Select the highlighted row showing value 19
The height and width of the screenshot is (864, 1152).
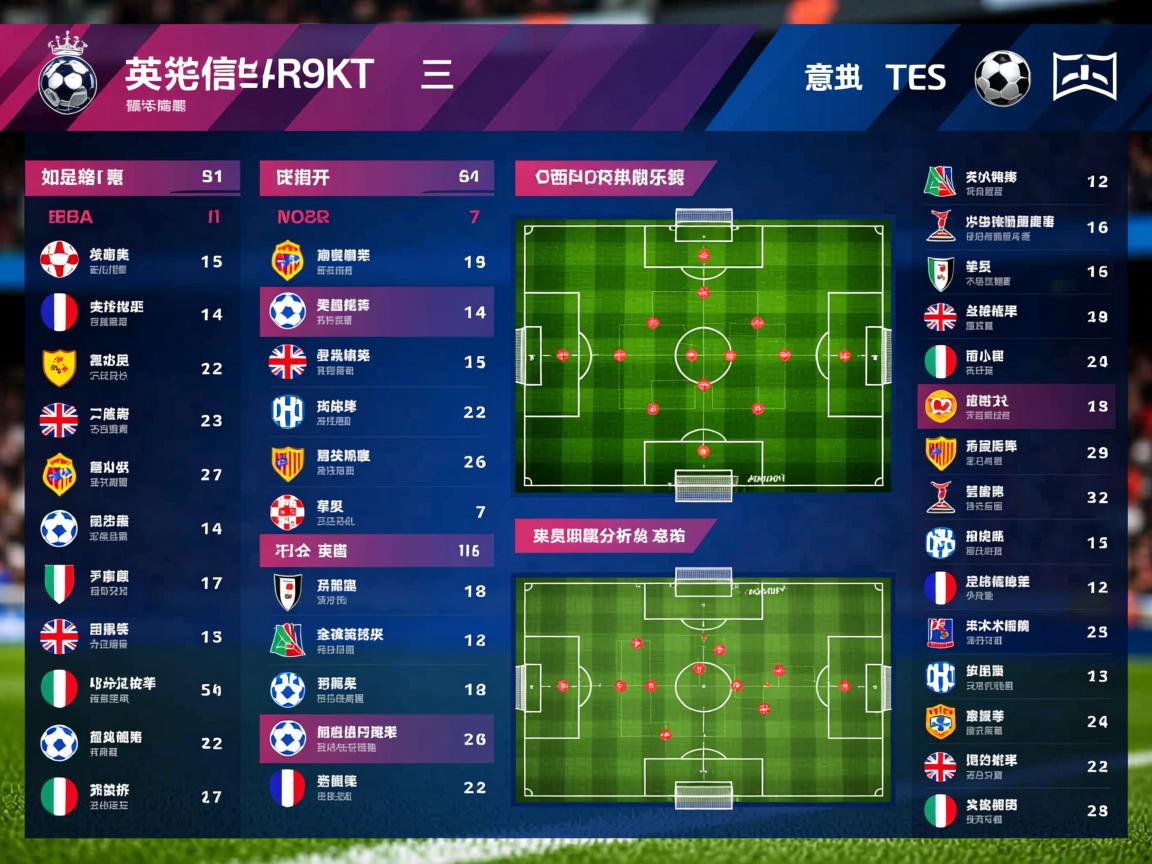[x=1016, y=407]
